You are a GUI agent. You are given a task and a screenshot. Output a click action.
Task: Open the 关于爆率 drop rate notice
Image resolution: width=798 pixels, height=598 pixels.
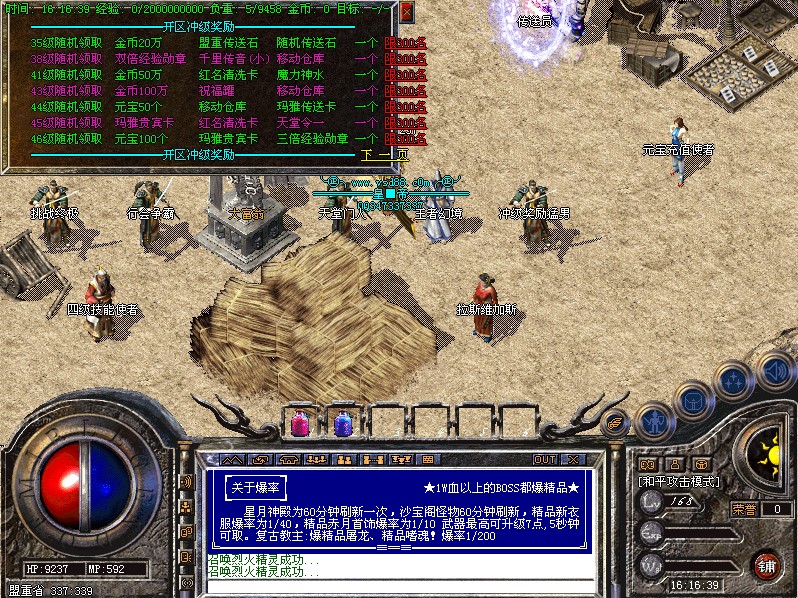255,486
